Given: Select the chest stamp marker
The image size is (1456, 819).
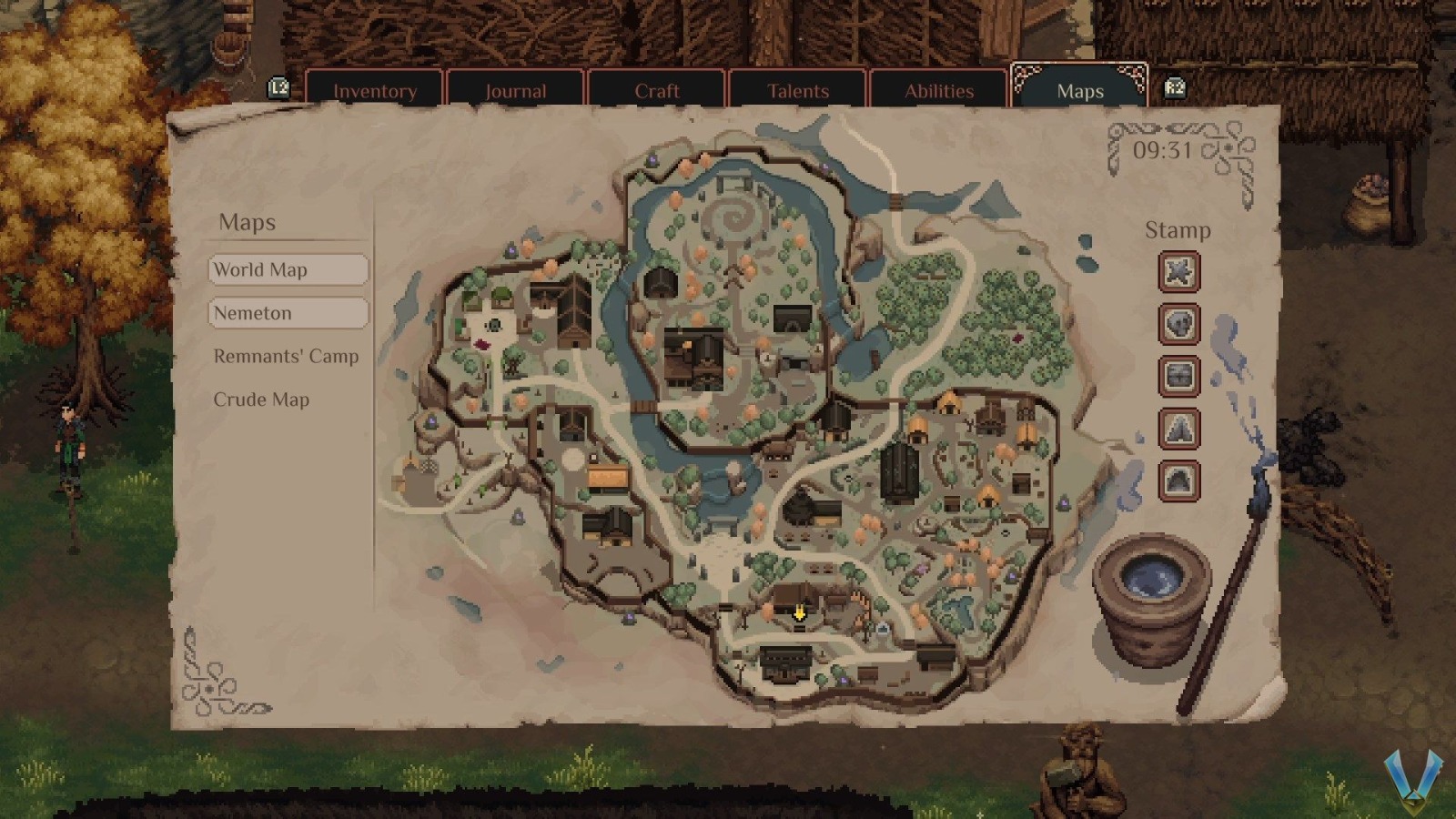Looking at the screenshot, I should (1178, 377).
